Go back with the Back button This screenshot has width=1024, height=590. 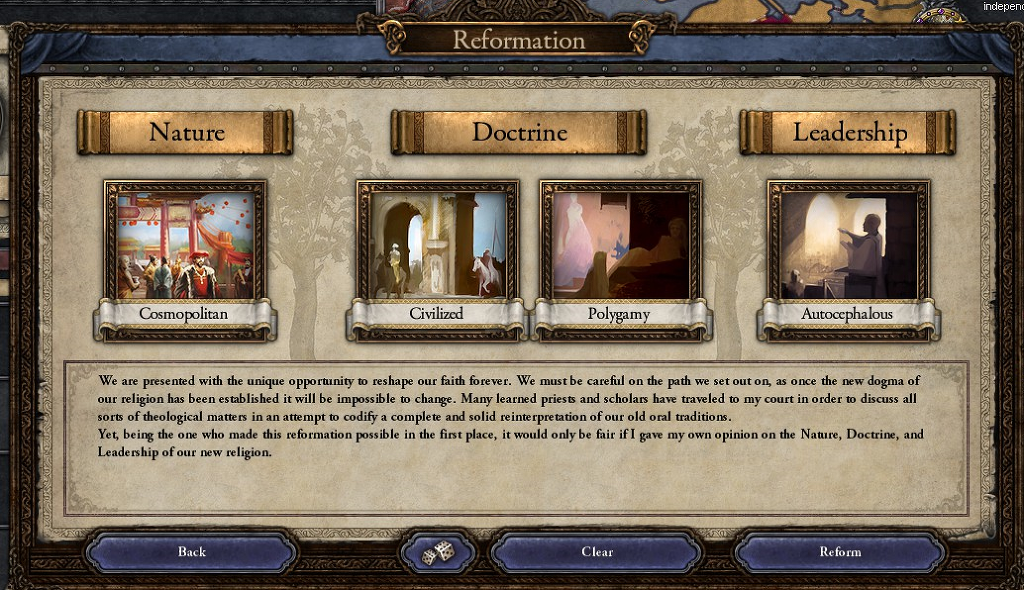(x=191, y=552)
